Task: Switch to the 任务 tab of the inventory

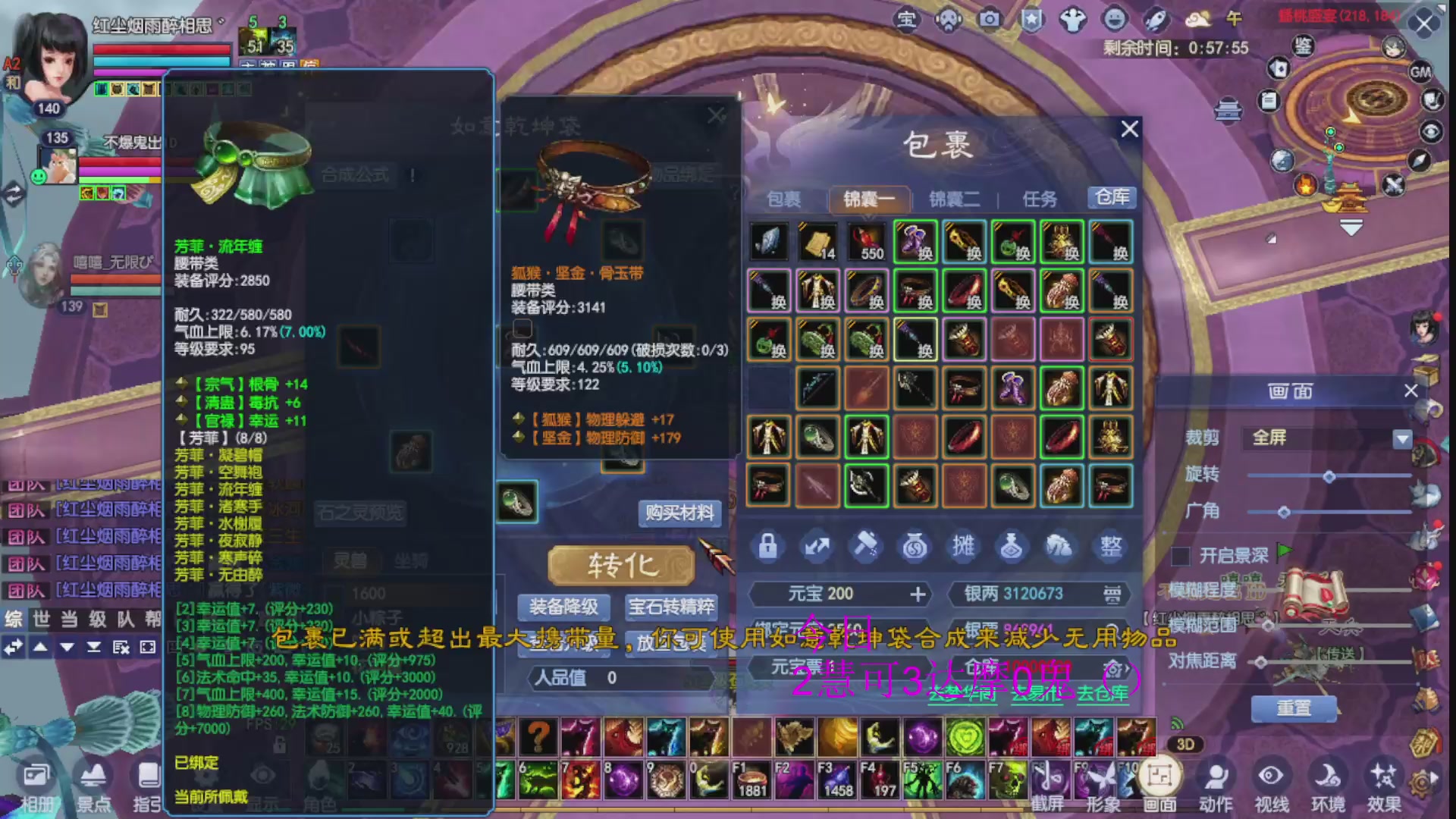Action: pos(1042,199)
